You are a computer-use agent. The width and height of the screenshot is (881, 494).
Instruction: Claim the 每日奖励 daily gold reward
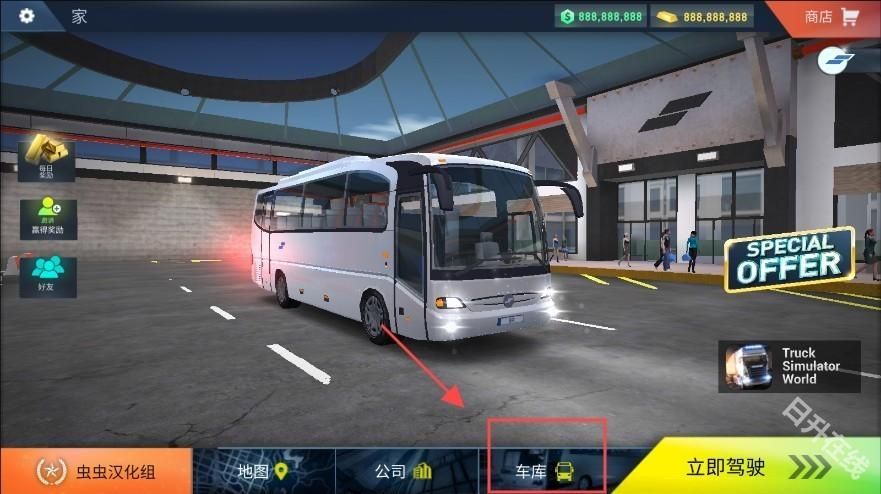tap(46, 158)
